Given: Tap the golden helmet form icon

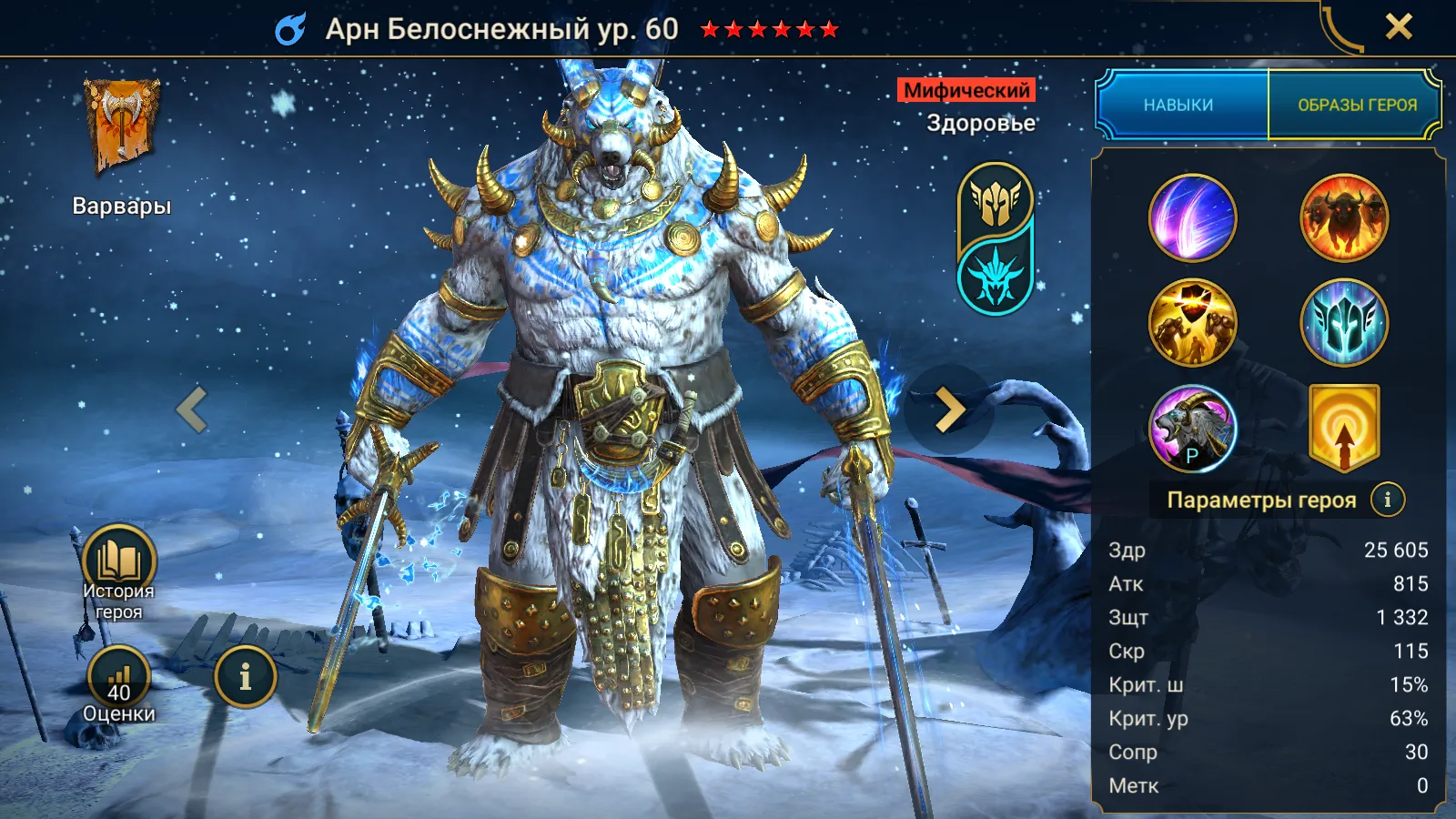Looking at the screenshot, I should 996,200.
